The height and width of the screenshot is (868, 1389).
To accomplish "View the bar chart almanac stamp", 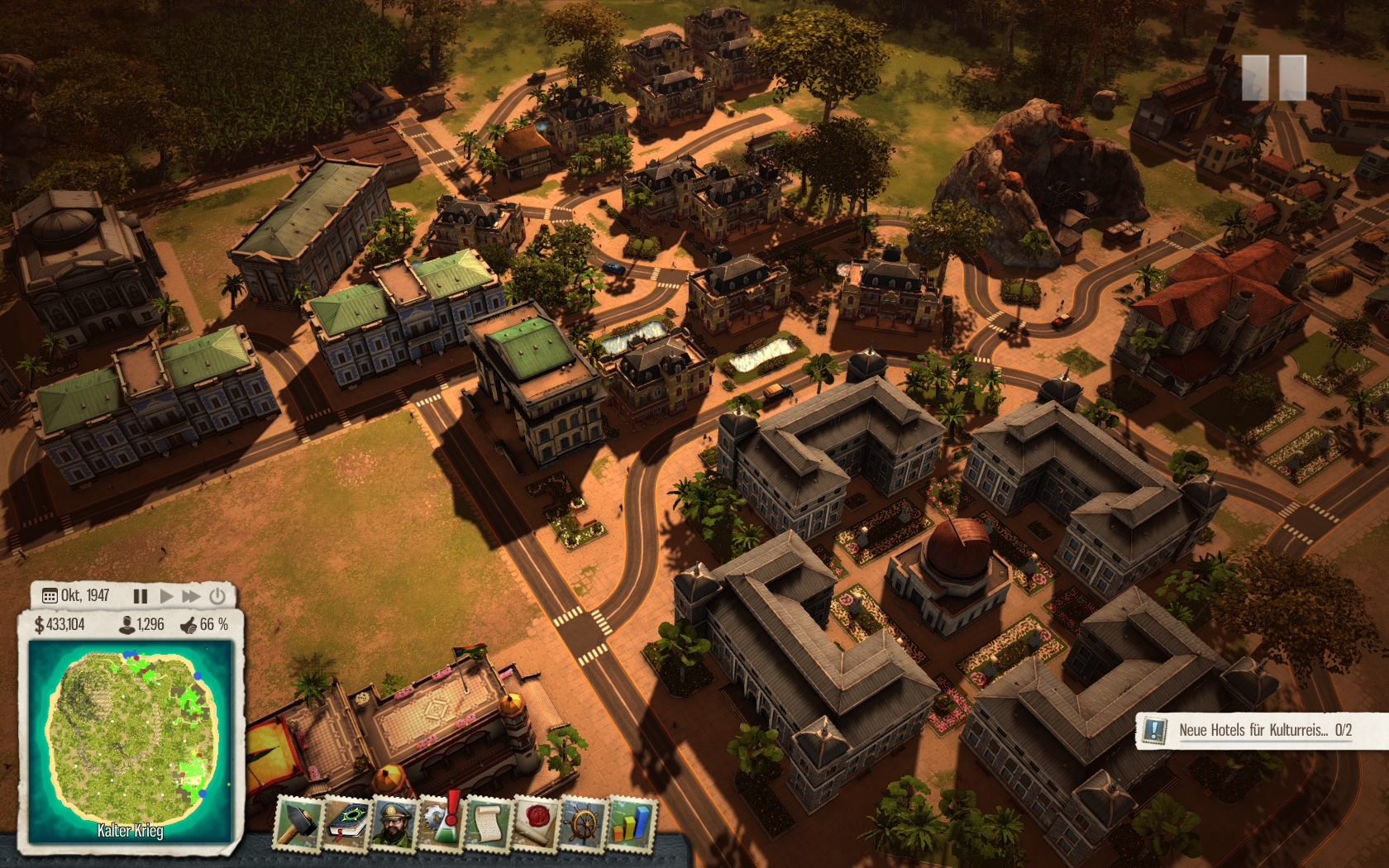I will point(632,823).
